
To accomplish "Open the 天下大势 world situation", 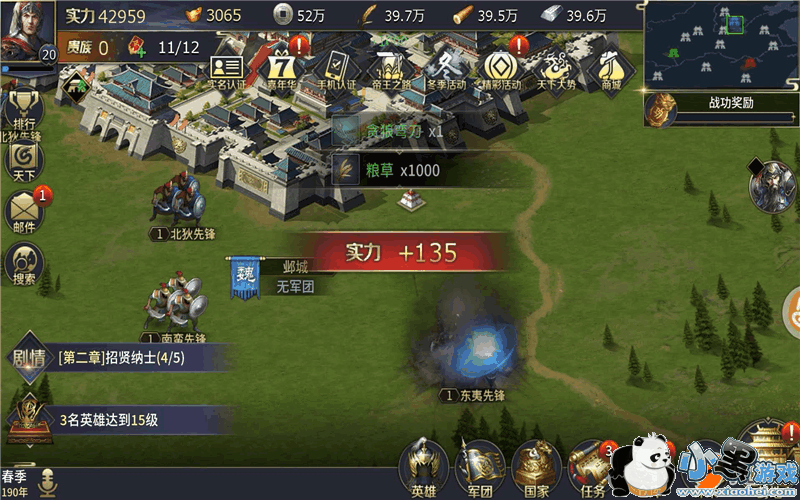I will point(554,70).
